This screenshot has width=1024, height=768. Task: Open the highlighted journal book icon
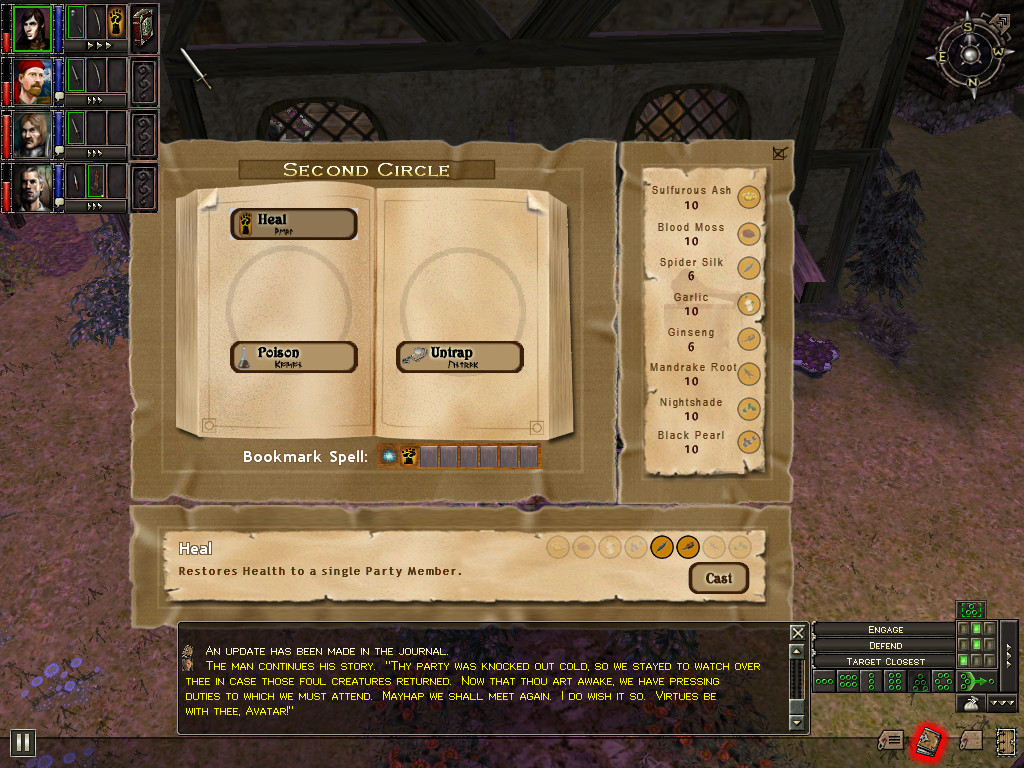930,741
